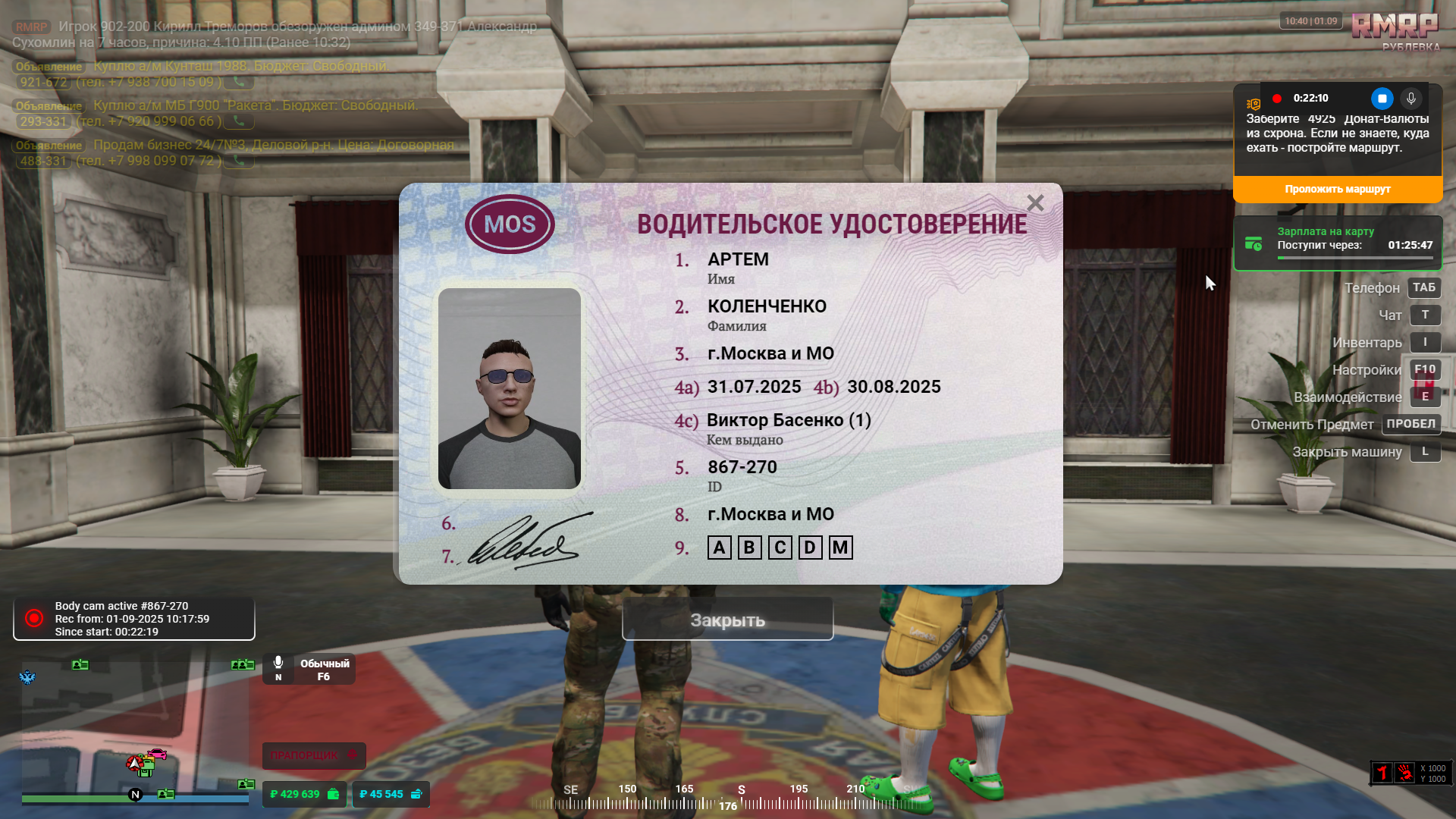The height and width of the screenshot is (819, 1456).
Task: Toggle the recording microphone icon
Action: click(x=1410, y=99)
